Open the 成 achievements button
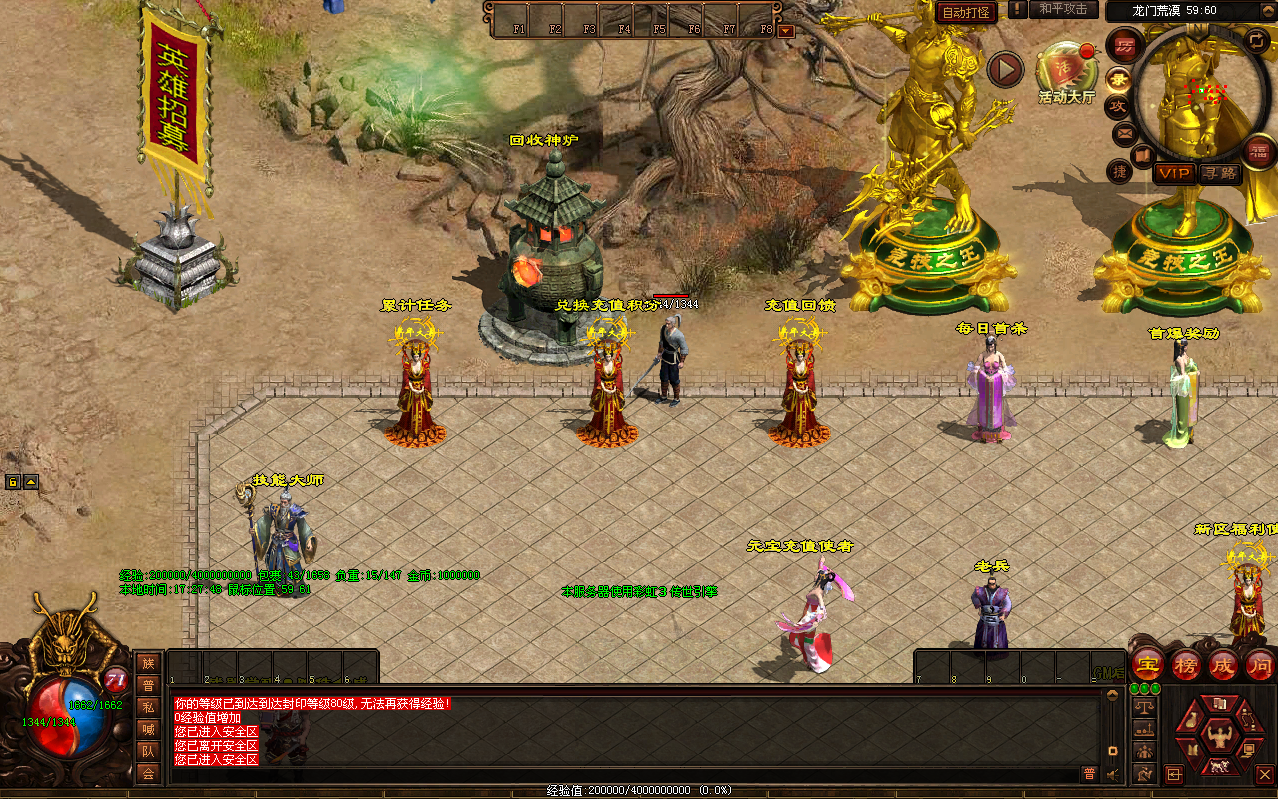The height and width of the screenshot is (799, 1278). (1223, 664)
